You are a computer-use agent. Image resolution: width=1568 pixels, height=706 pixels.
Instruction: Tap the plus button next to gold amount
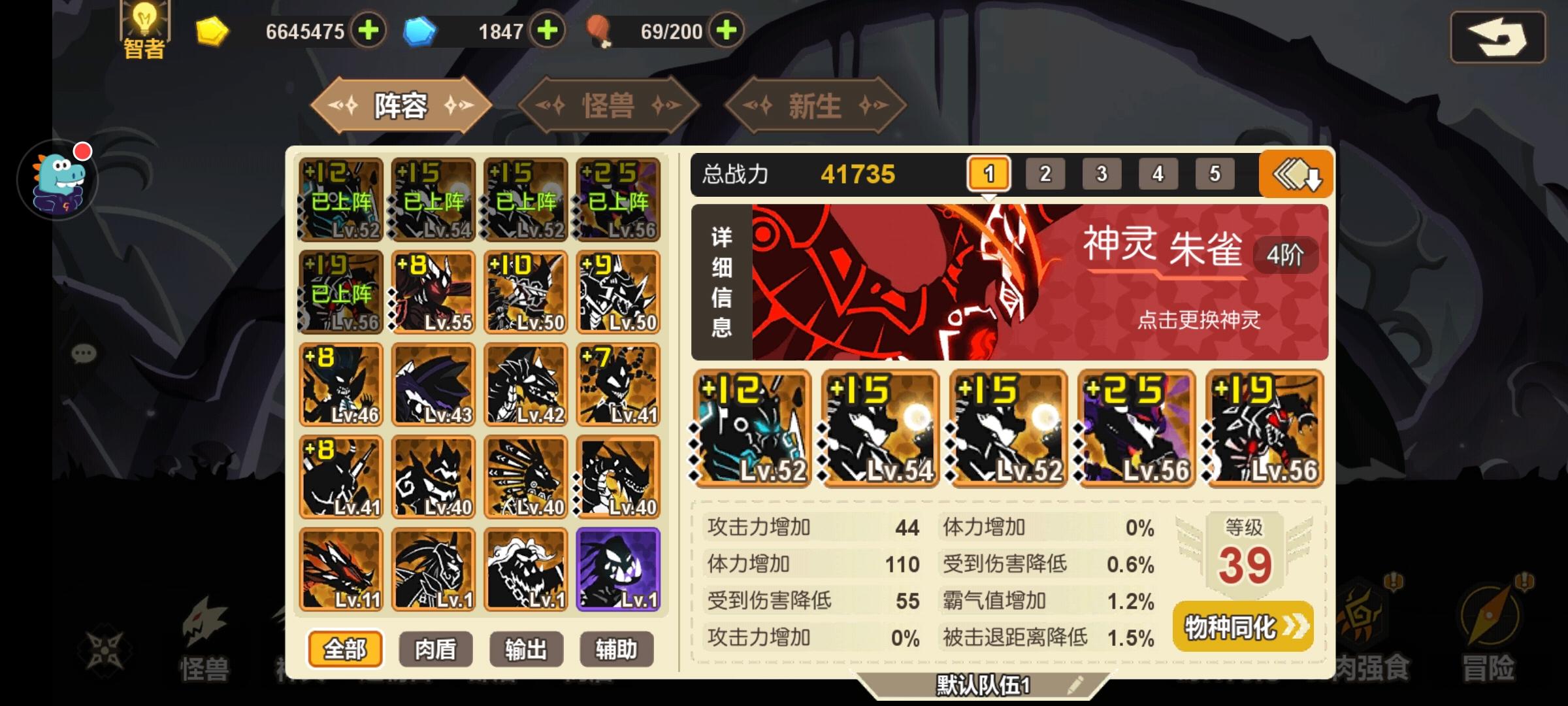click(x=368, y=29)
